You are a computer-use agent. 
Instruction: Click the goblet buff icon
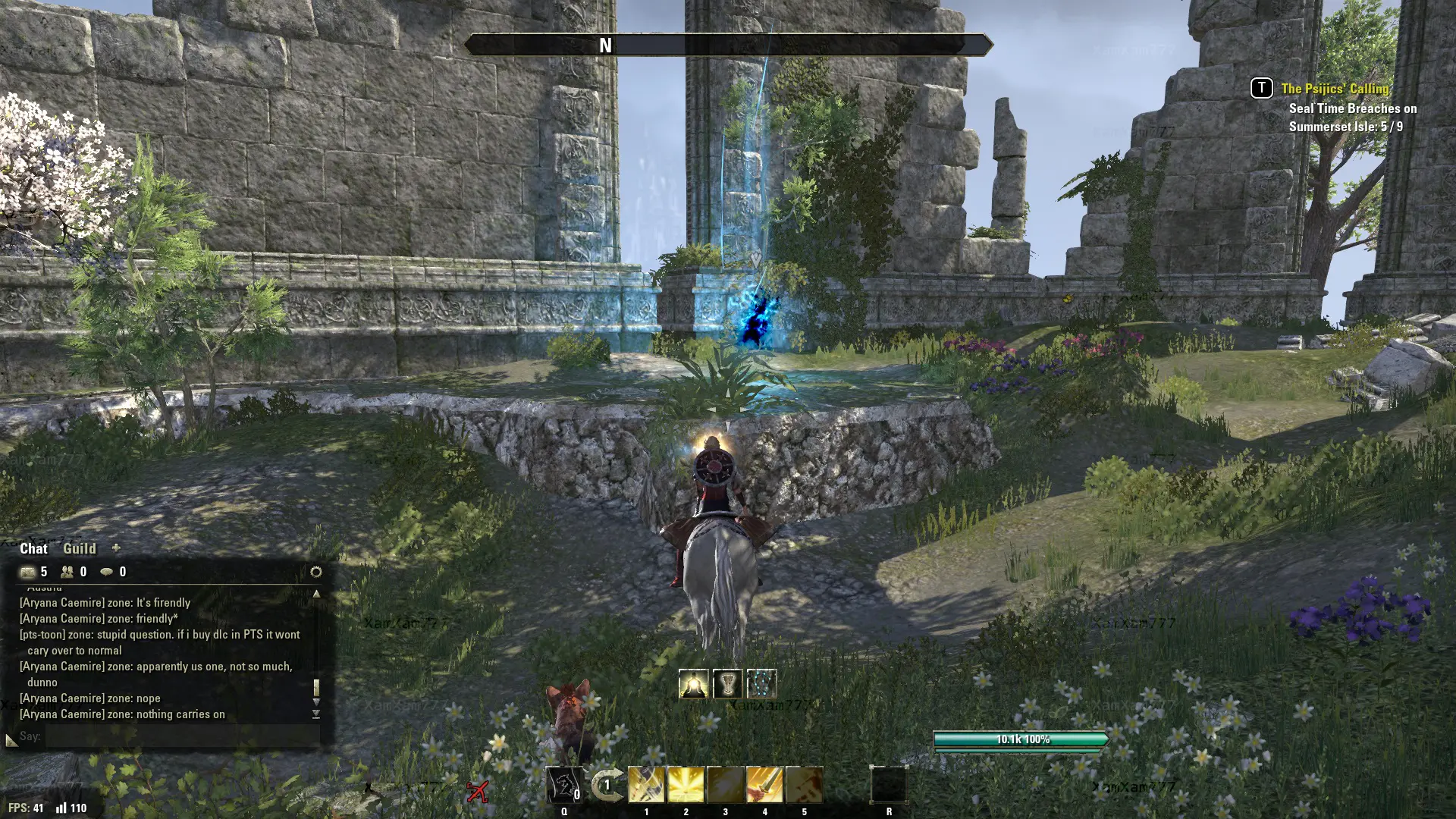727,684
